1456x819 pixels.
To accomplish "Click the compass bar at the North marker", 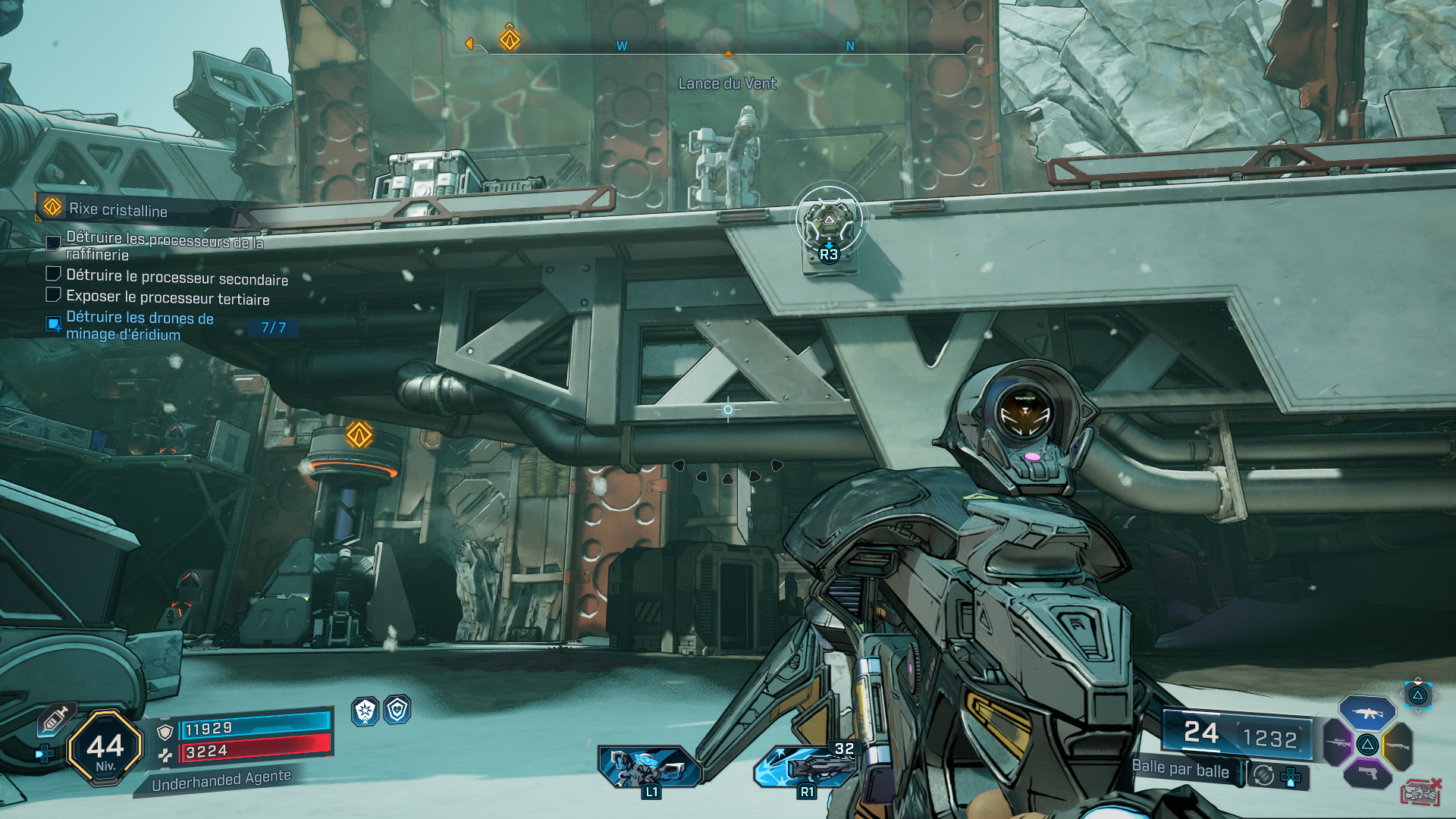I will [x=850, y=46].
